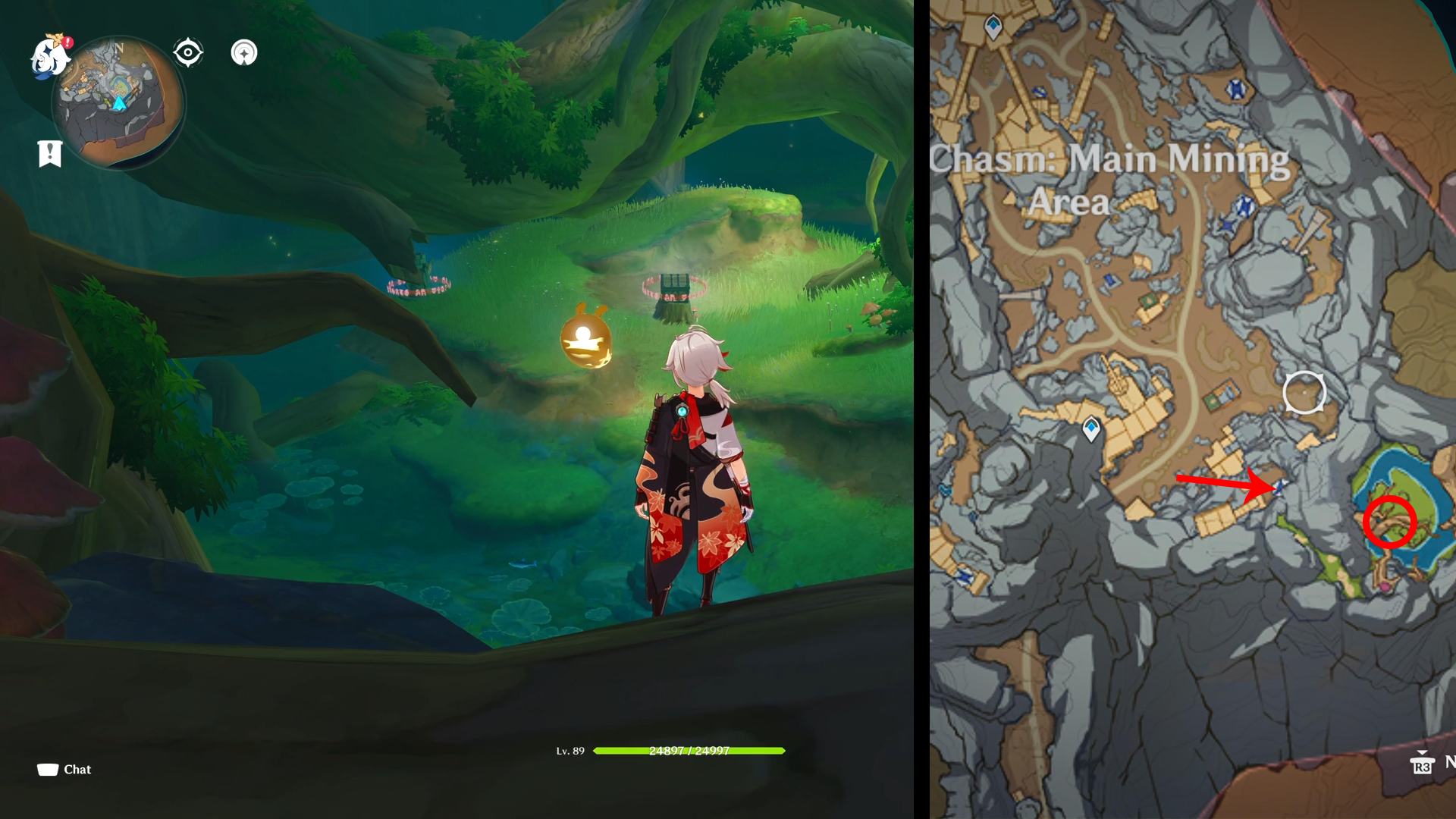
Task: Toggle the quest navigation eye icon
Action: (x=188, y=52)
